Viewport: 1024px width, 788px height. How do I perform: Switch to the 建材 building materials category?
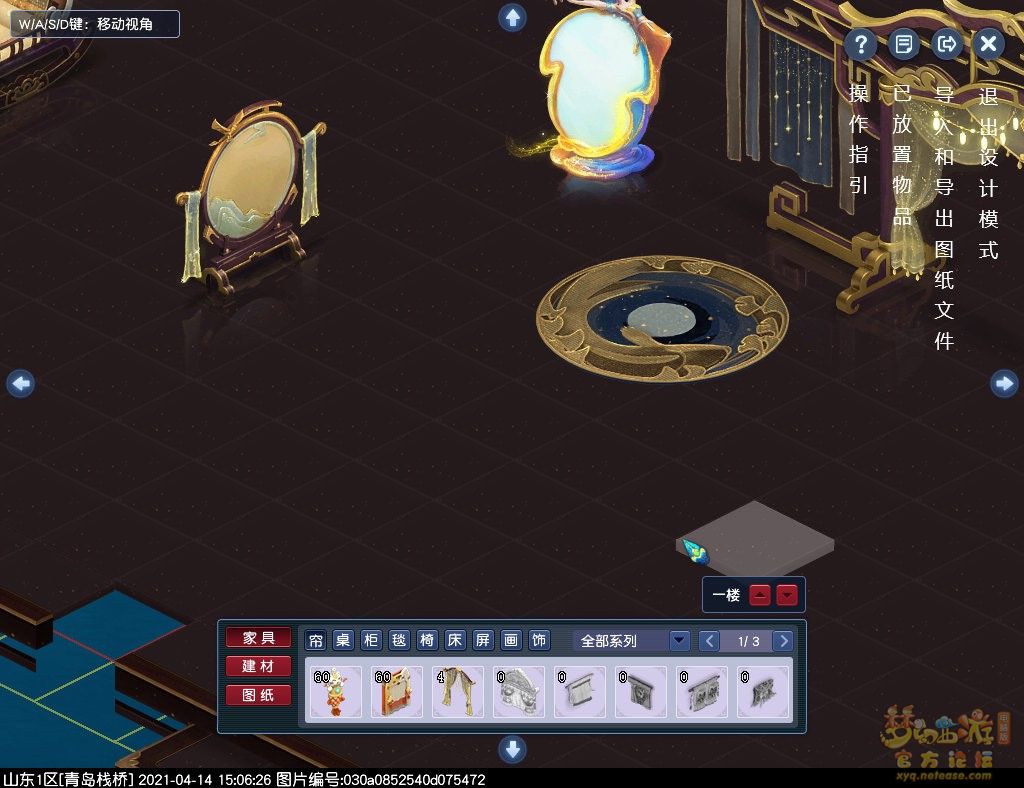(x=258, y=666)
